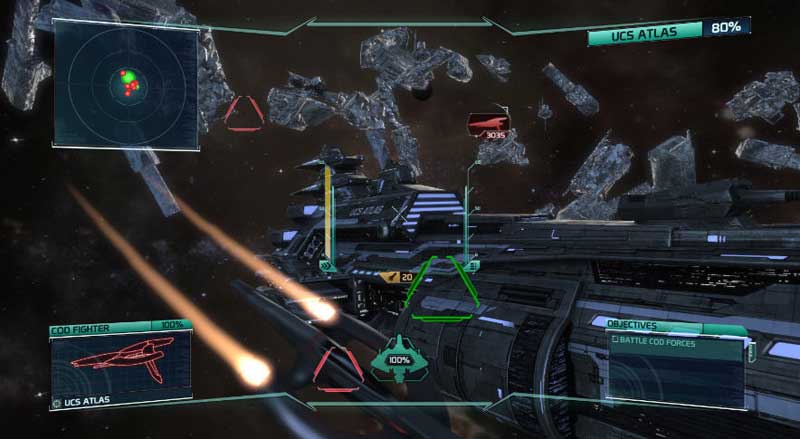Select the red enemy marker labeled 3035

(488, 124)
